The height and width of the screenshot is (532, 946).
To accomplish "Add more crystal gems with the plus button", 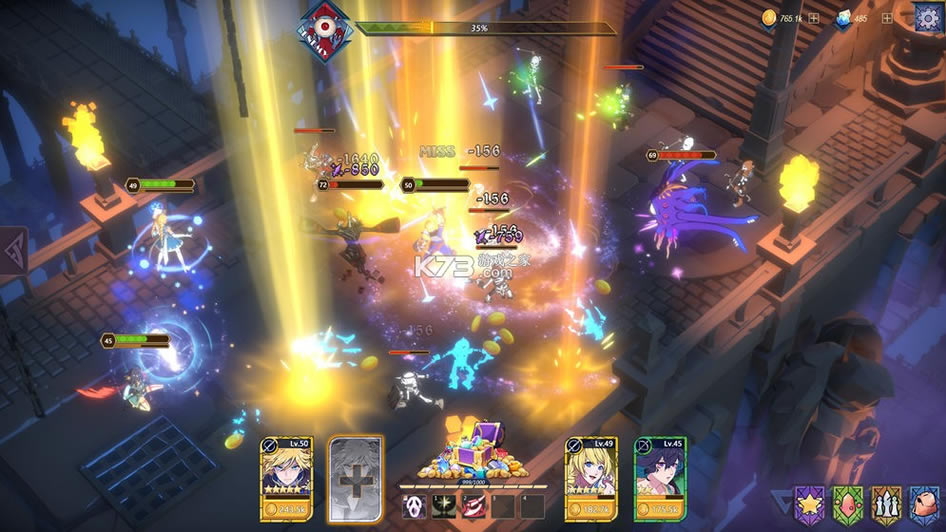I will tap(886, 18).
